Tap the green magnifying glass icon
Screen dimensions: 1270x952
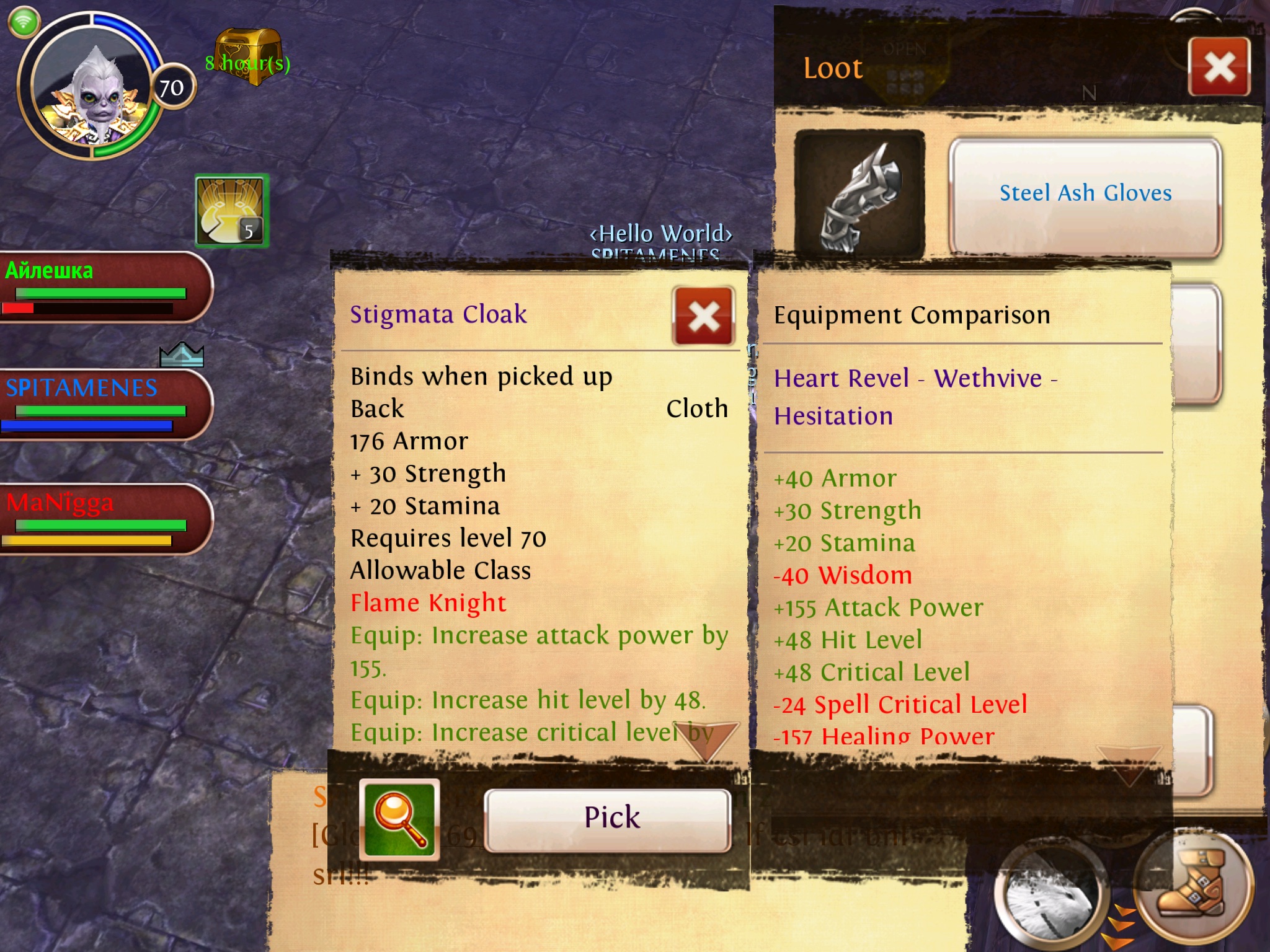coord(399,819)
